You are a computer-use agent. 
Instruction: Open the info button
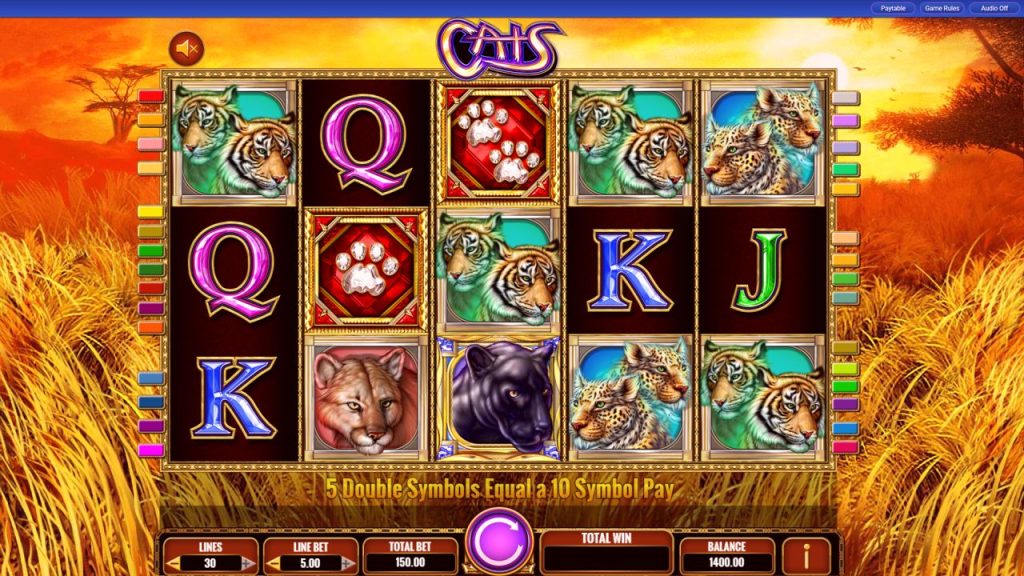point(808,554)
